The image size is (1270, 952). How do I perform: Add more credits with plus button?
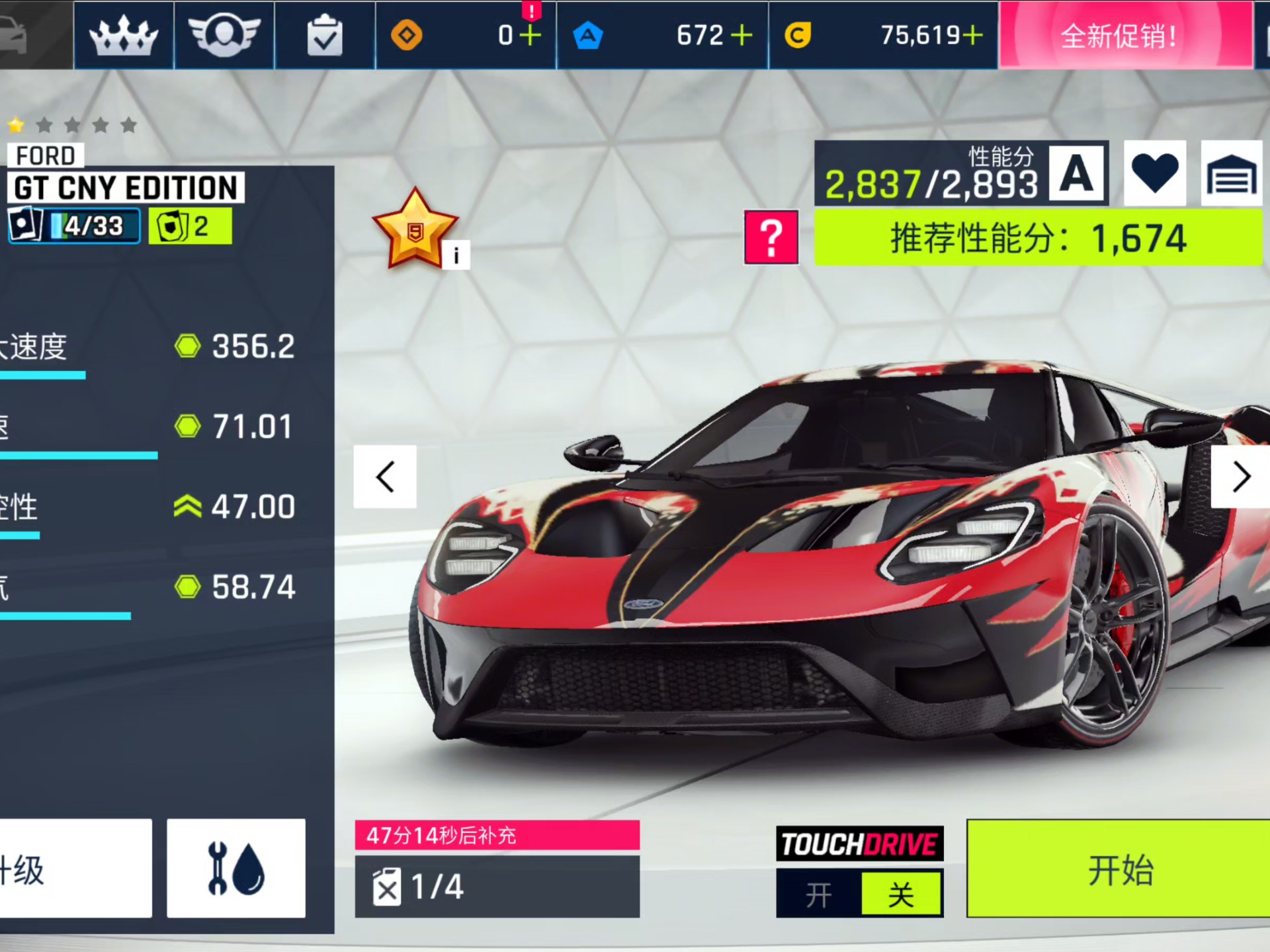(x=972, y=35)
